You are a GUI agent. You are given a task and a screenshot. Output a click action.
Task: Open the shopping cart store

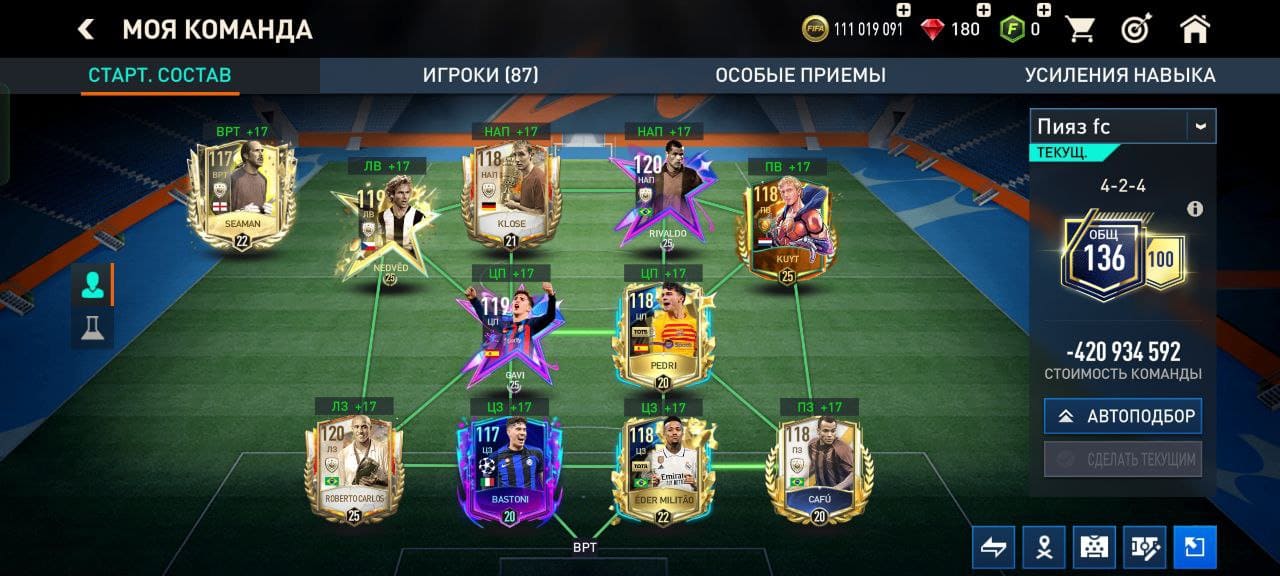tap(1080, 29)
